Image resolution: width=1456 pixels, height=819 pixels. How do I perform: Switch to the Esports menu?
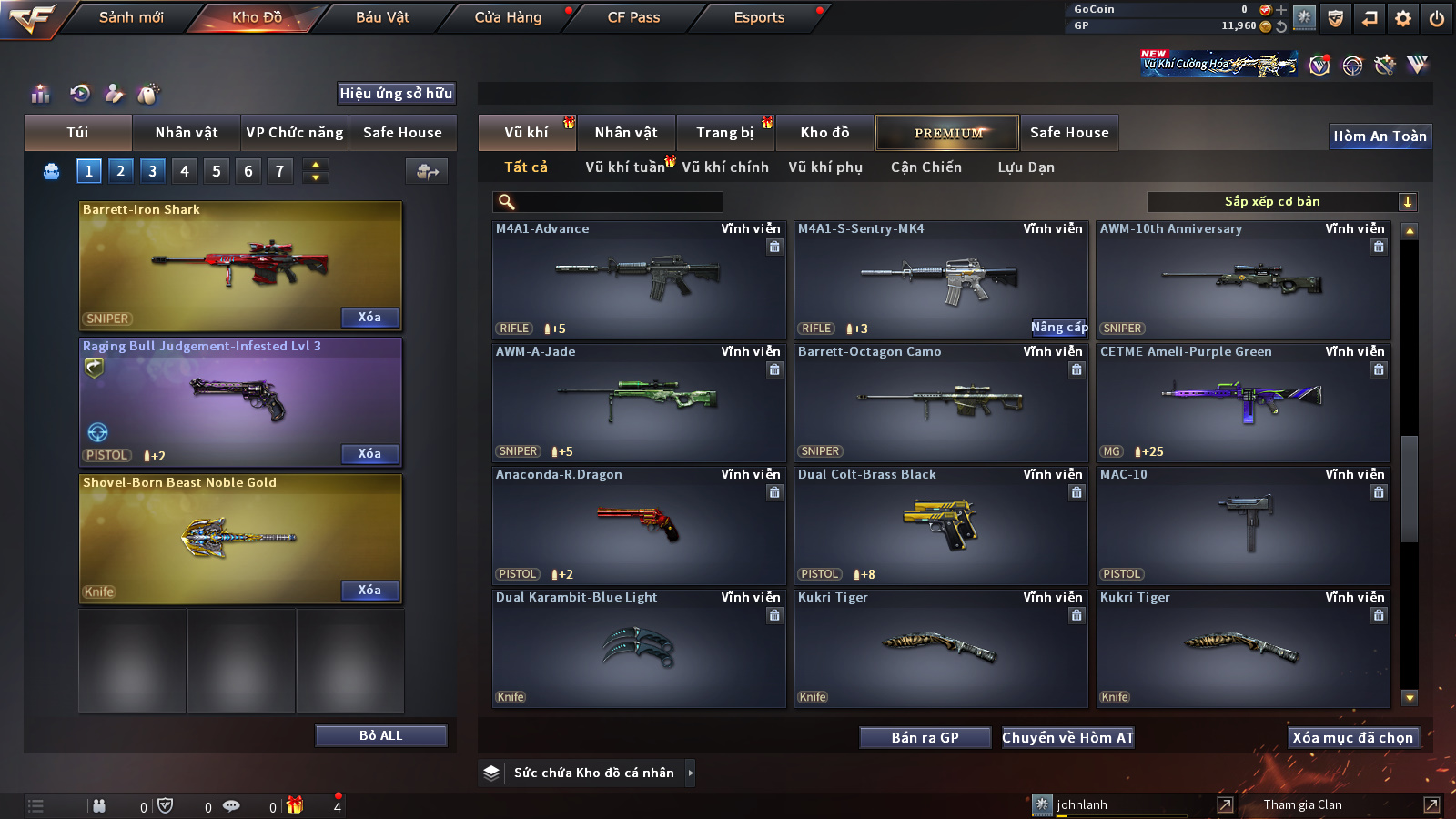pyautogui.click(x=759, y=17)
